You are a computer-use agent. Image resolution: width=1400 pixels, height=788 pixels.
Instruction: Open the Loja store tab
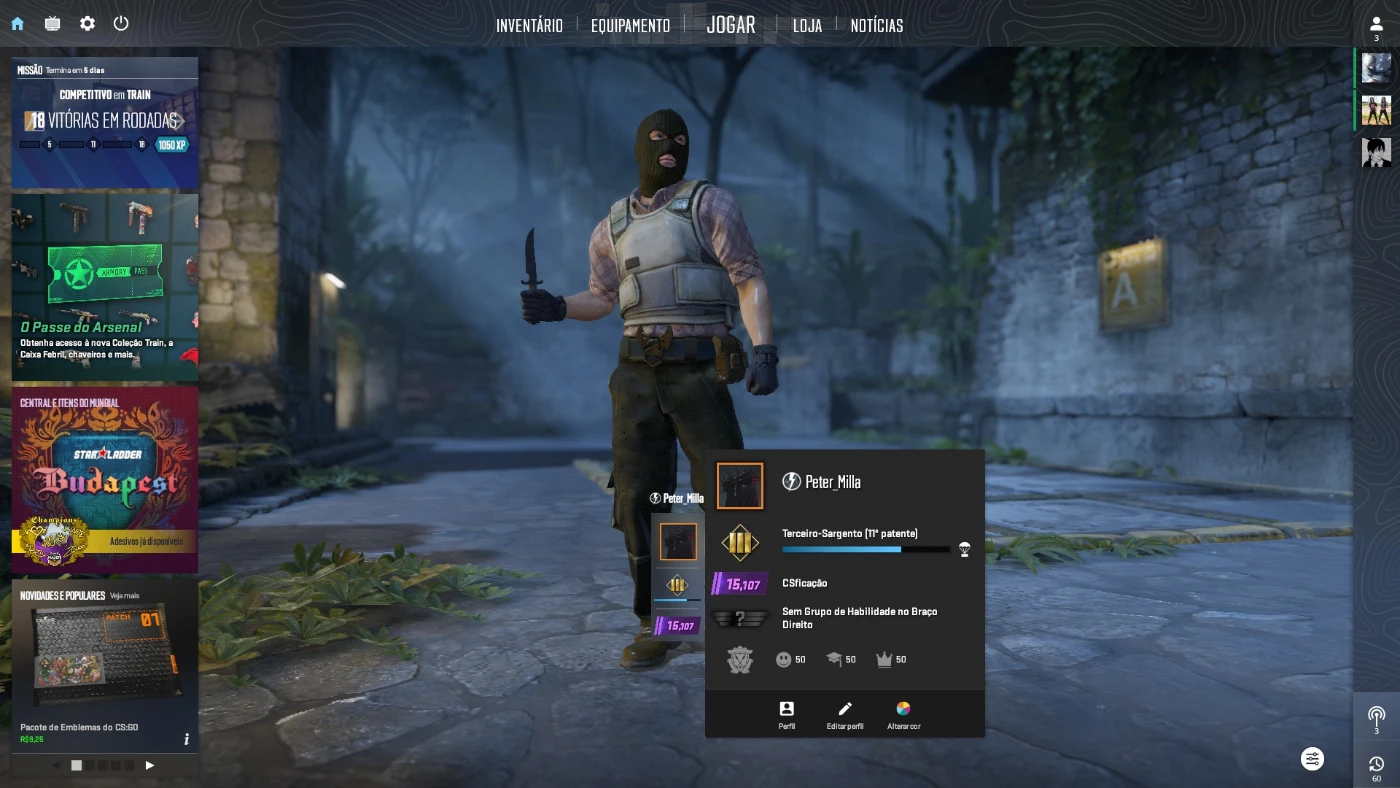(807, 25)
